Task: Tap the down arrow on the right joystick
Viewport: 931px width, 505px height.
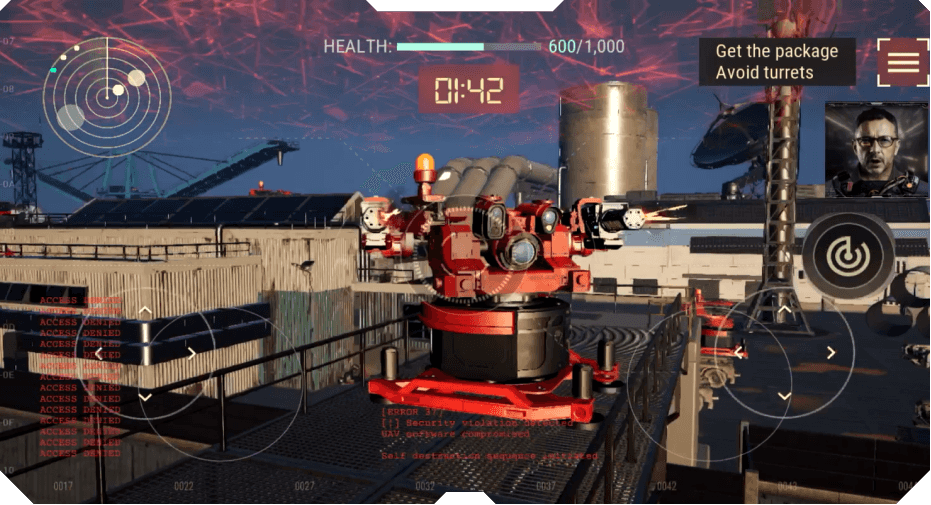Action: [x=785, y=396]
